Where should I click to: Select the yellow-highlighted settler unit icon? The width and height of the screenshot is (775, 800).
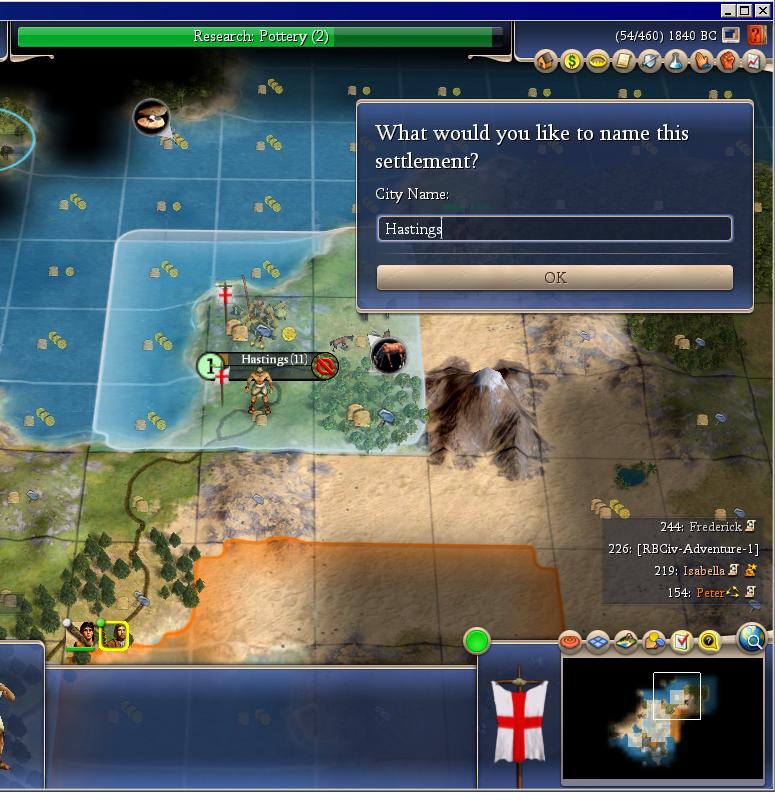click(x=114, y=635)
